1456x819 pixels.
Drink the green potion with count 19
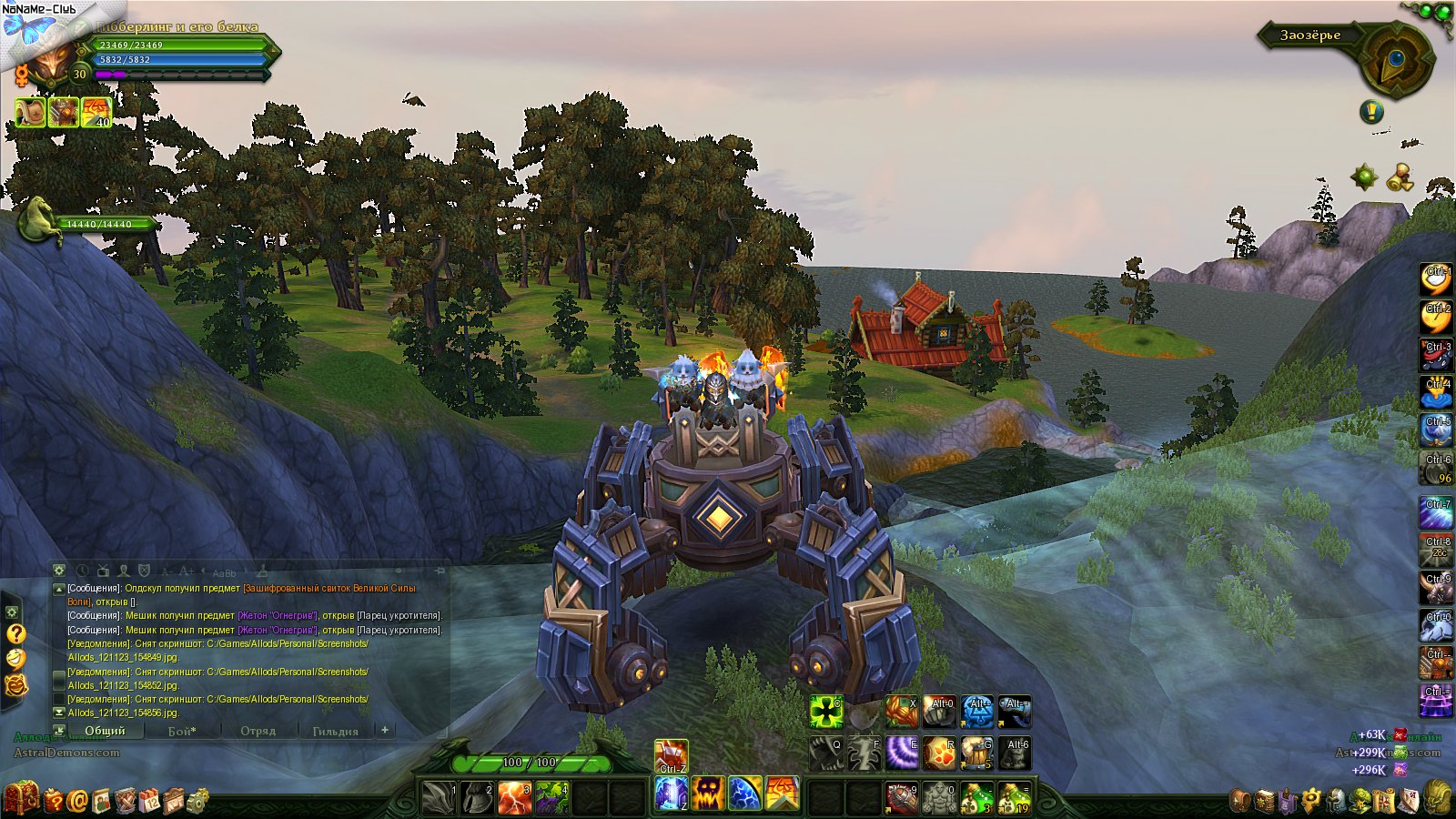[x=1015, y=797]
